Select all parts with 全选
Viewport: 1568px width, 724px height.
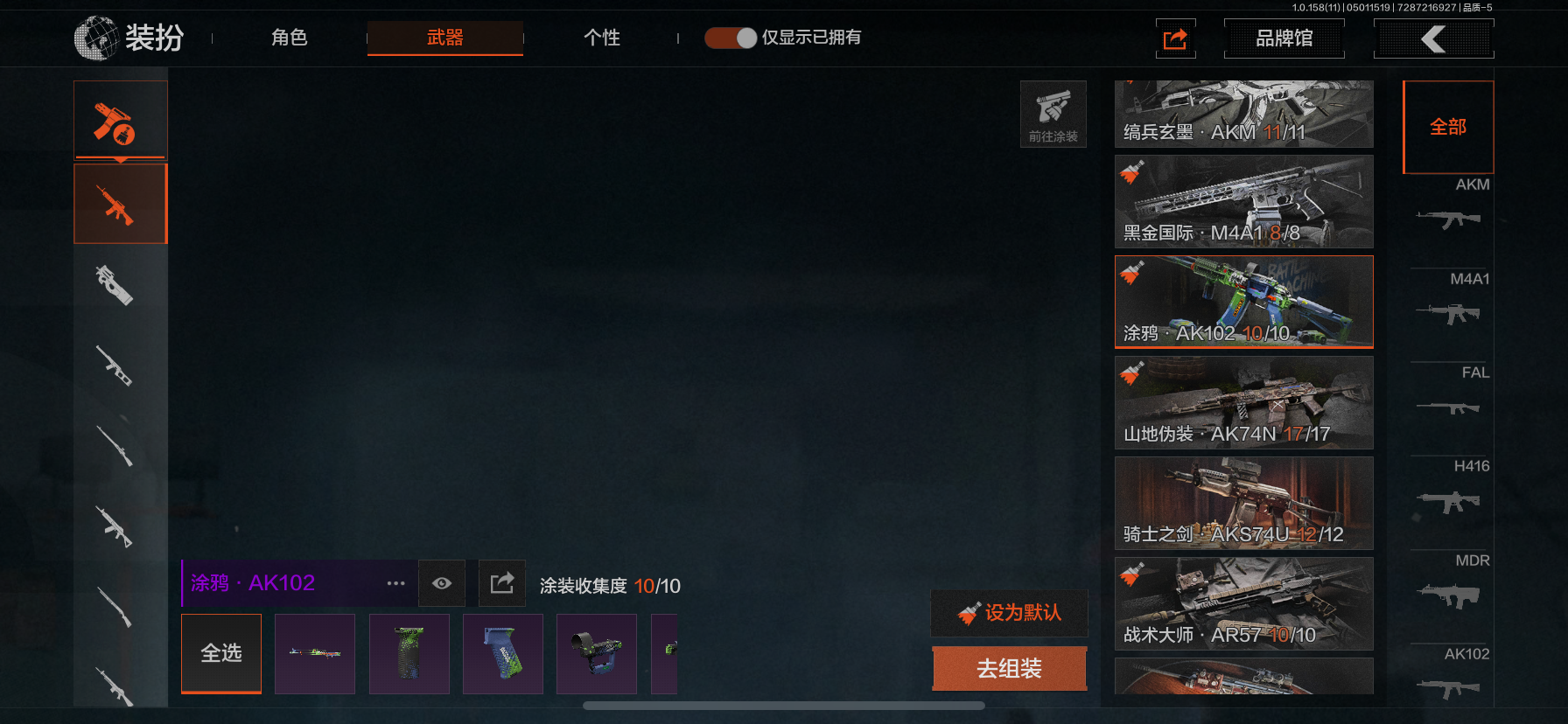point(221,653)
